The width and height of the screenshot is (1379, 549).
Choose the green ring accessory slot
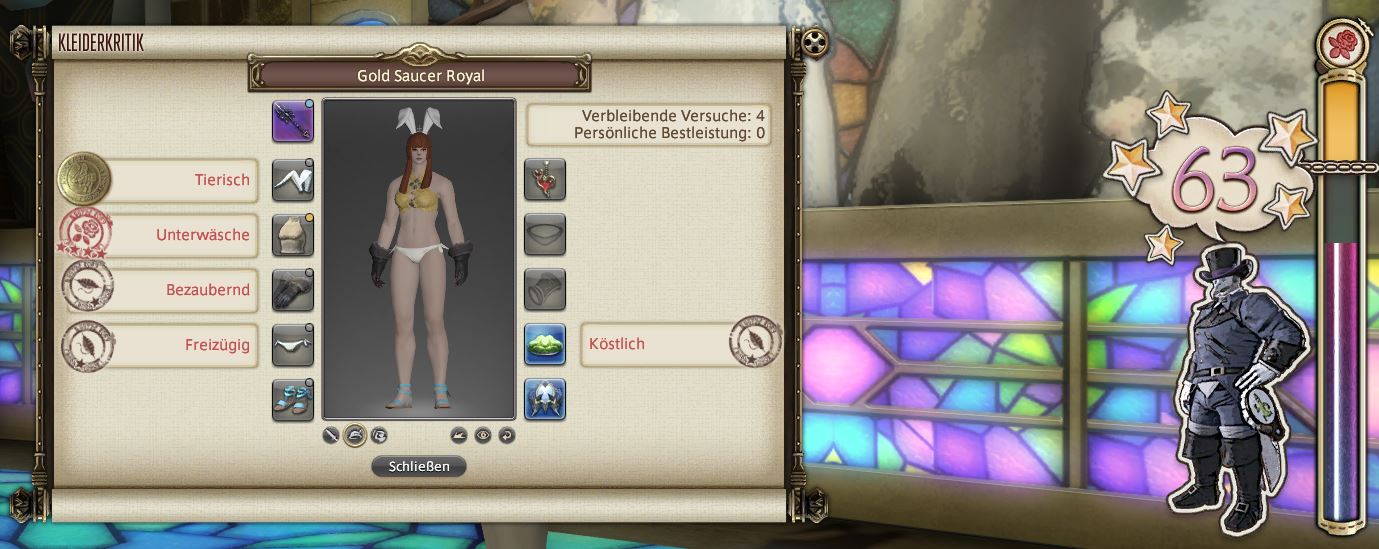point(545,344)
